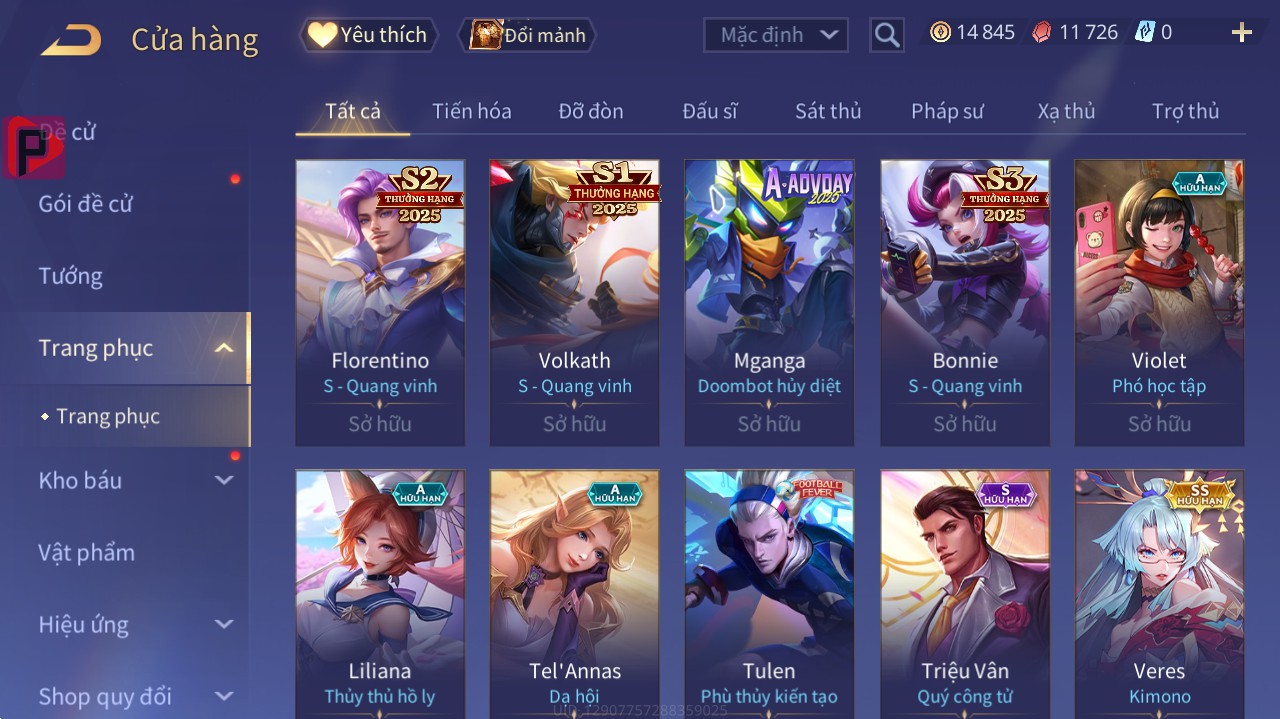
Task: Choose the Mganga Doombot hủy diệt skin
Action: click(769, 302)
